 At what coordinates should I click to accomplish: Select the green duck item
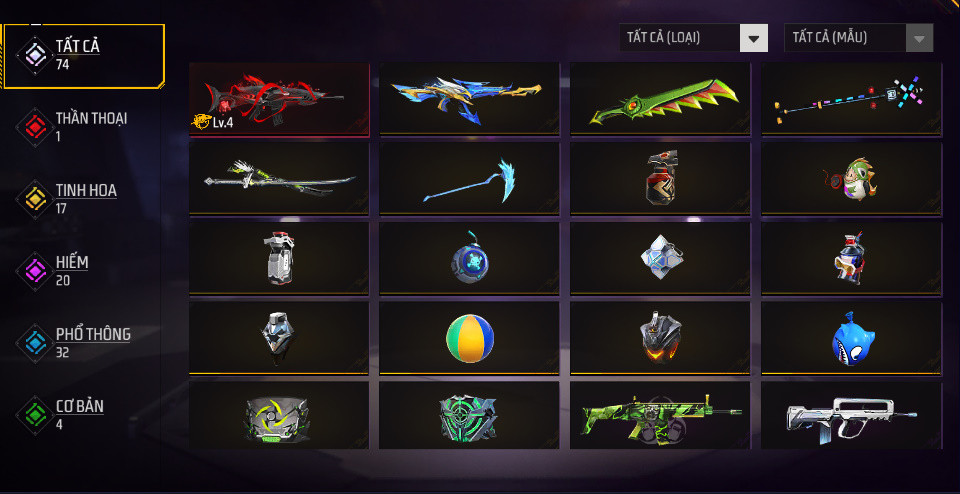(851, 179)
